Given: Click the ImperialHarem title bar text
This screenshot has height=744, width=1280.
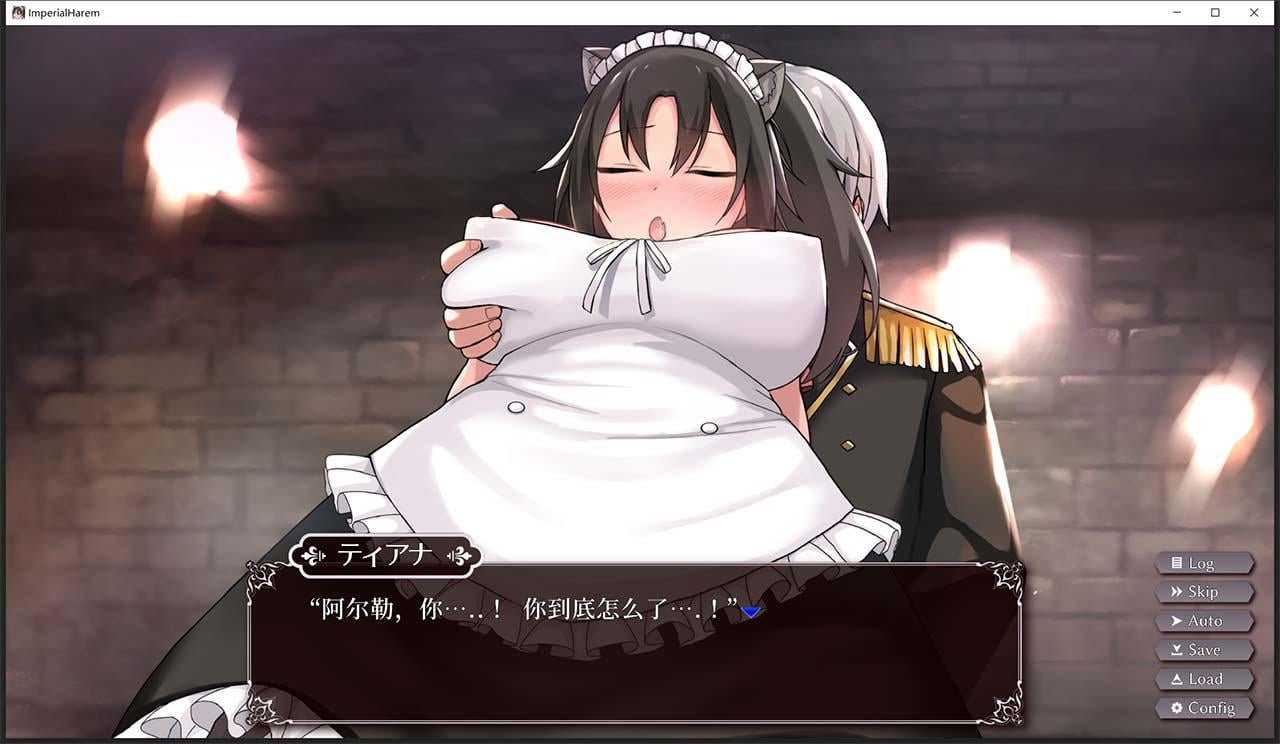Looking at the screenshot, I should [x=65, y=12].
